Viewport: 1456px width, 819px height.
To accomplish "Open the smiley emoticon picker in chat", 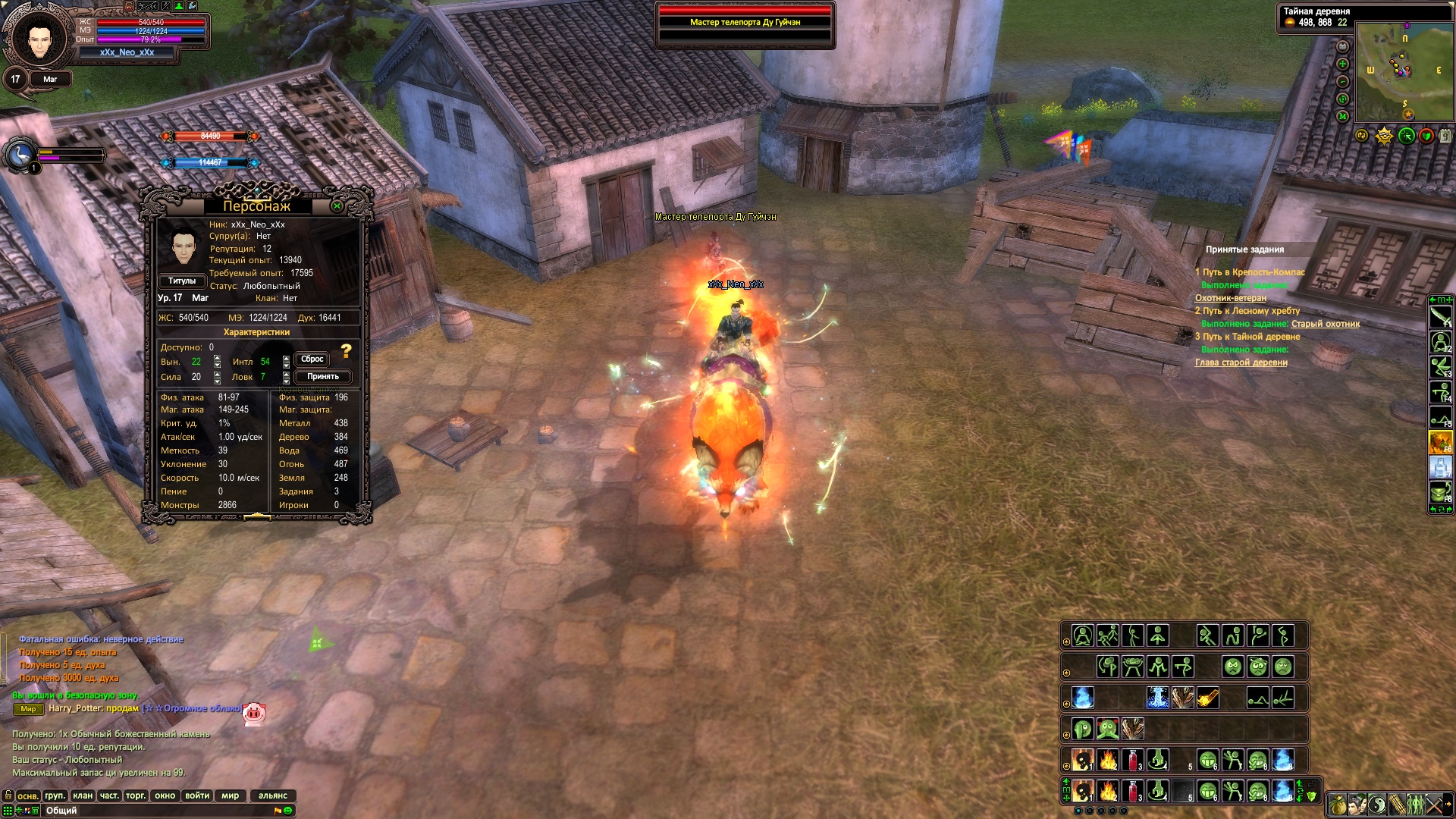I will coord(288,811).
